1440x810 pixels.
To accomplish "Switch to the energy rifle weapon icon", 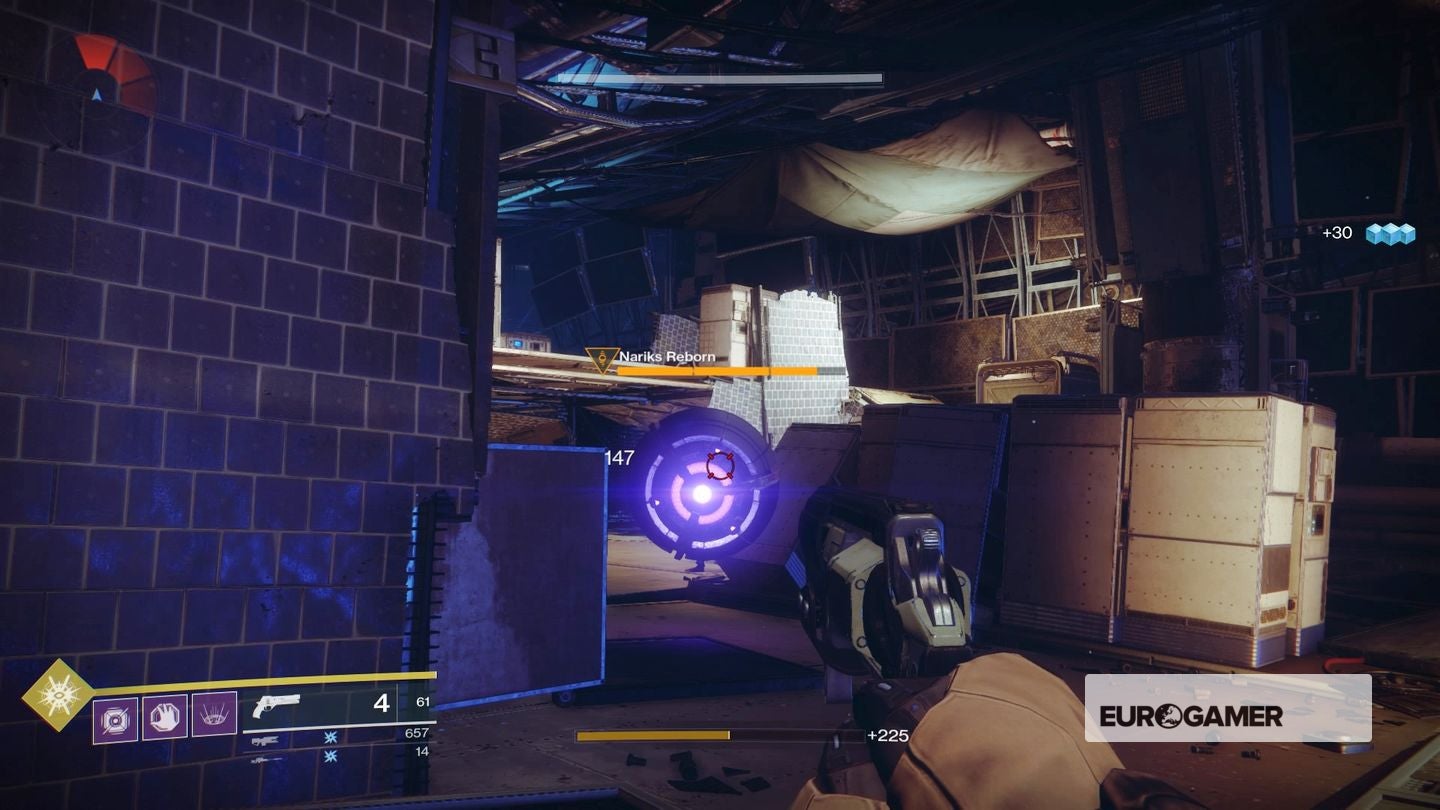I will (264, 741).
